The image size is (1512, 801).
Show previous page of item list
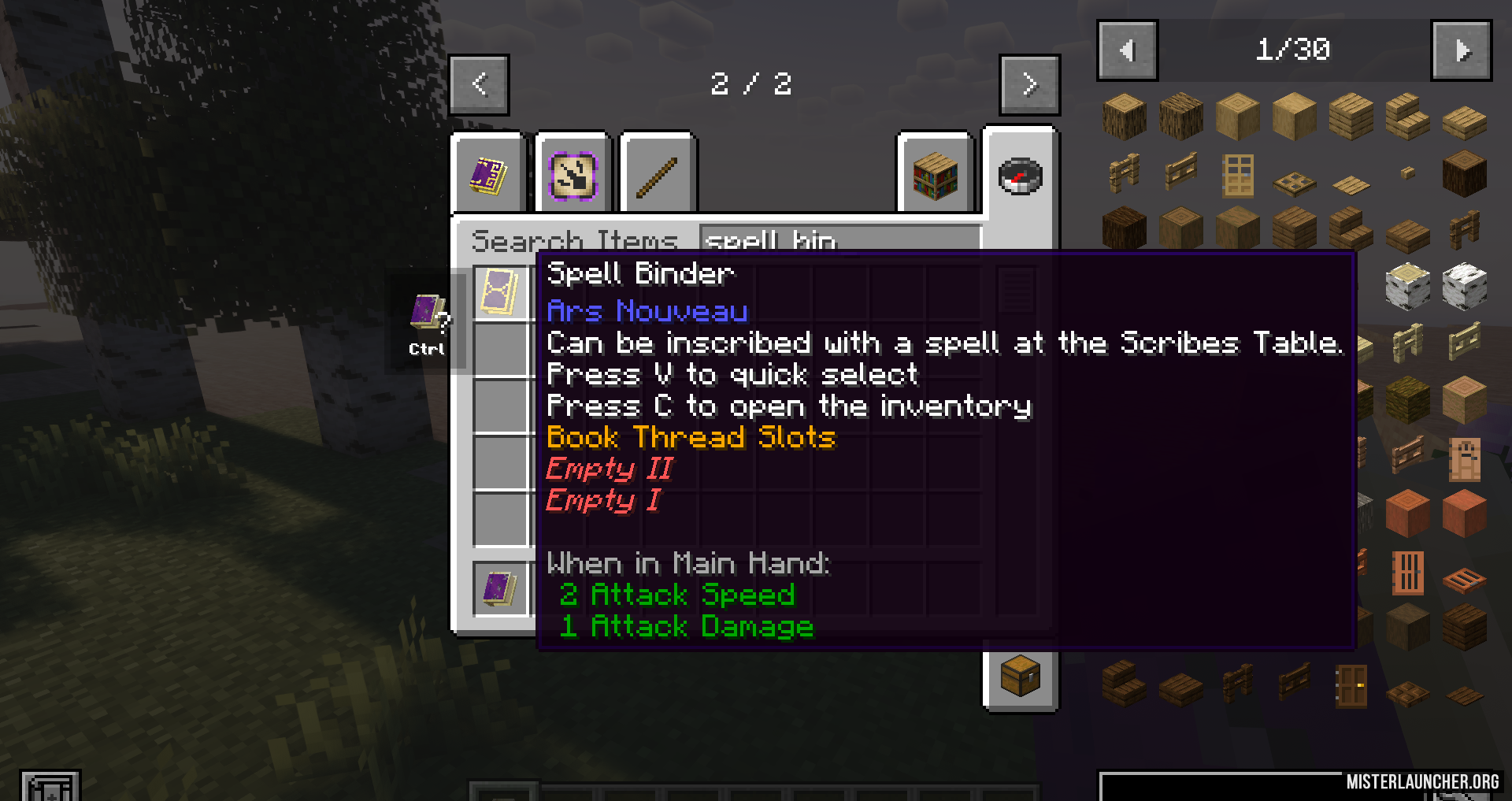1127,51
